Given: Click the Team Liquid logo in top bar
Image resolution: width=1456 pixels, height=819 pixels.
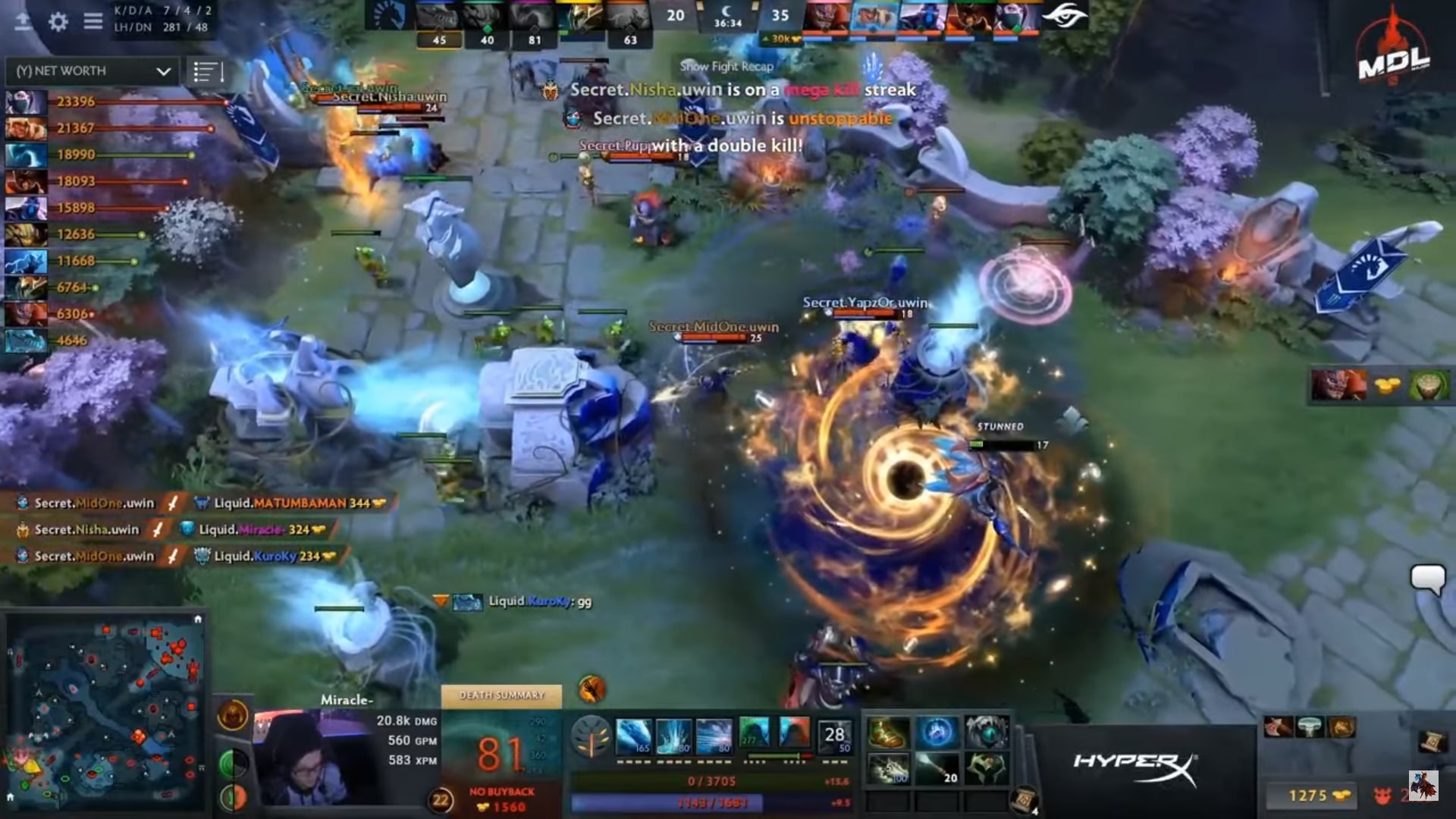Looking at the screenshot, I should pos(390,15).
